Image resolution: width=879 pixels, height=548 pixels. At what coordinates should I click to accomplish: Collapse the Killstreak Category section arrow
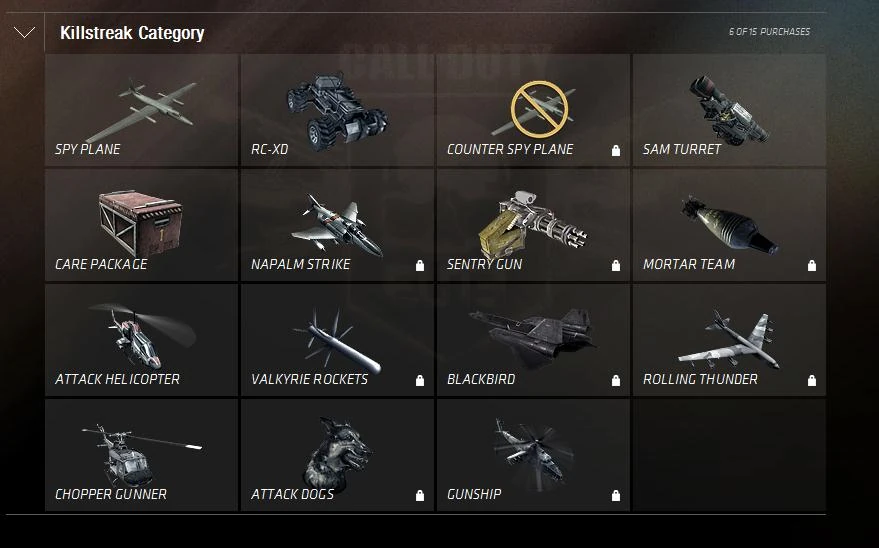pos(24,33)
